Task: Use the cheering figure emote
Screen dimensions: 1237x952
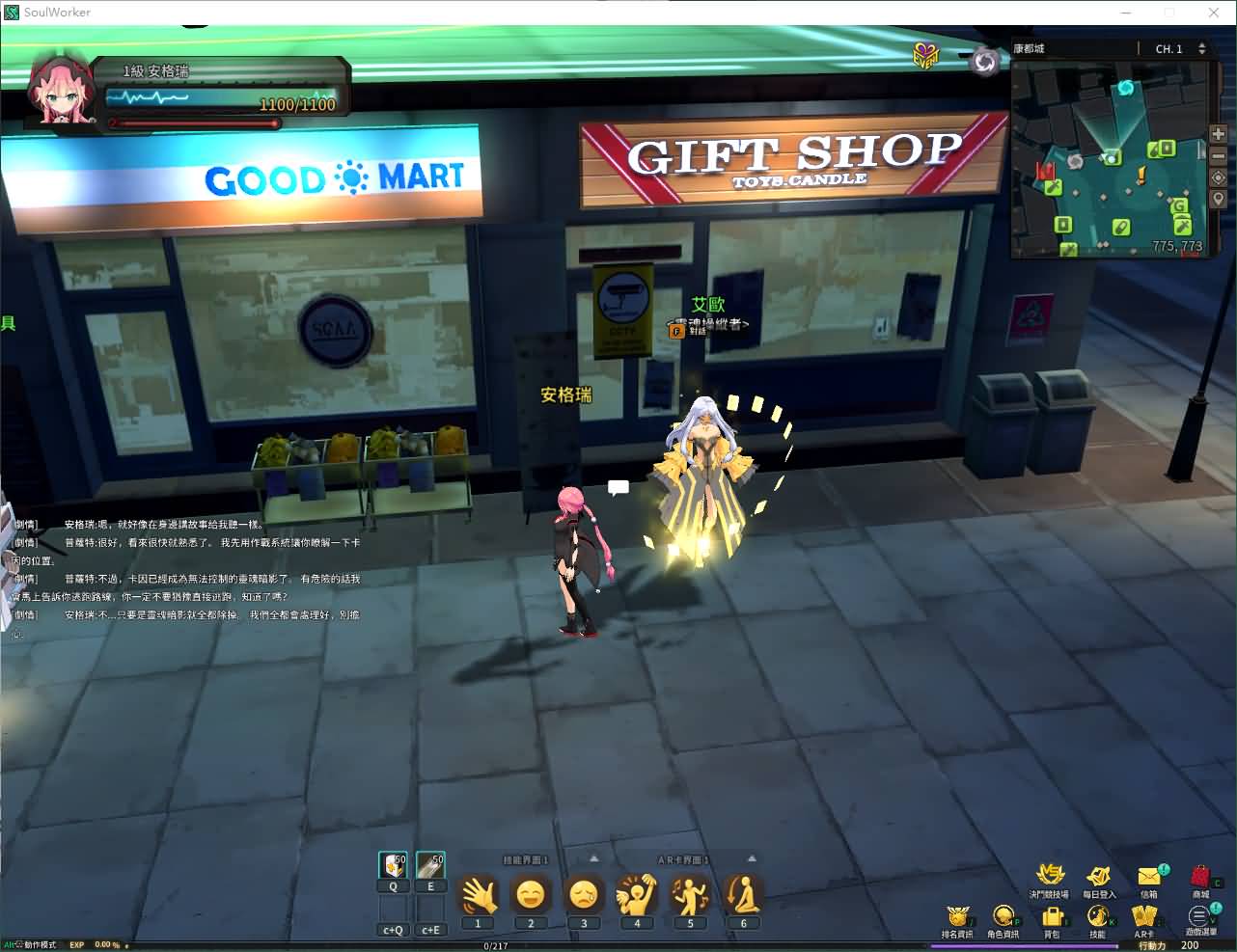Action: tap(637, 895)
